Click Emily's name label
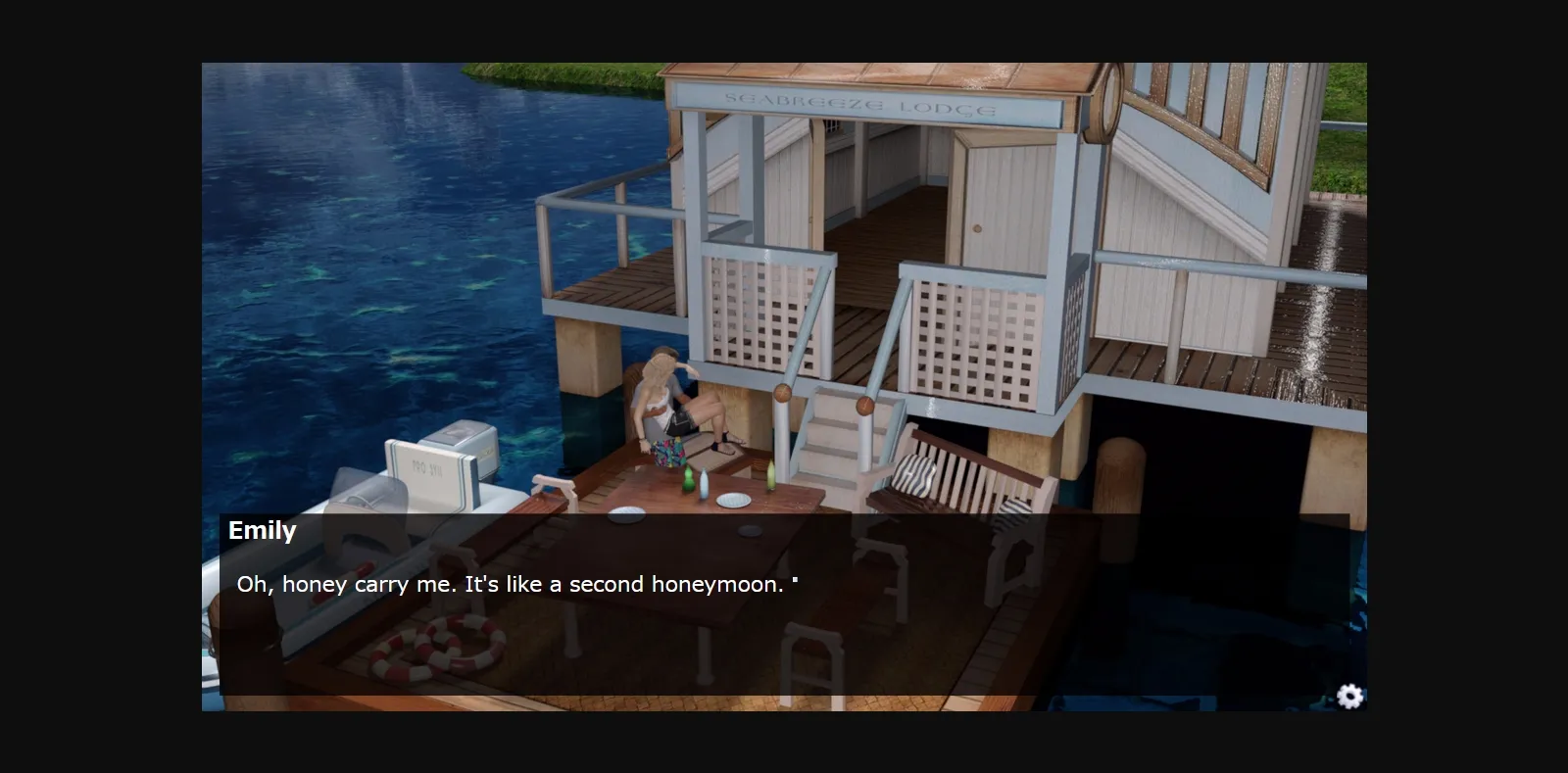1568x773 pixels. click(261, 530)
